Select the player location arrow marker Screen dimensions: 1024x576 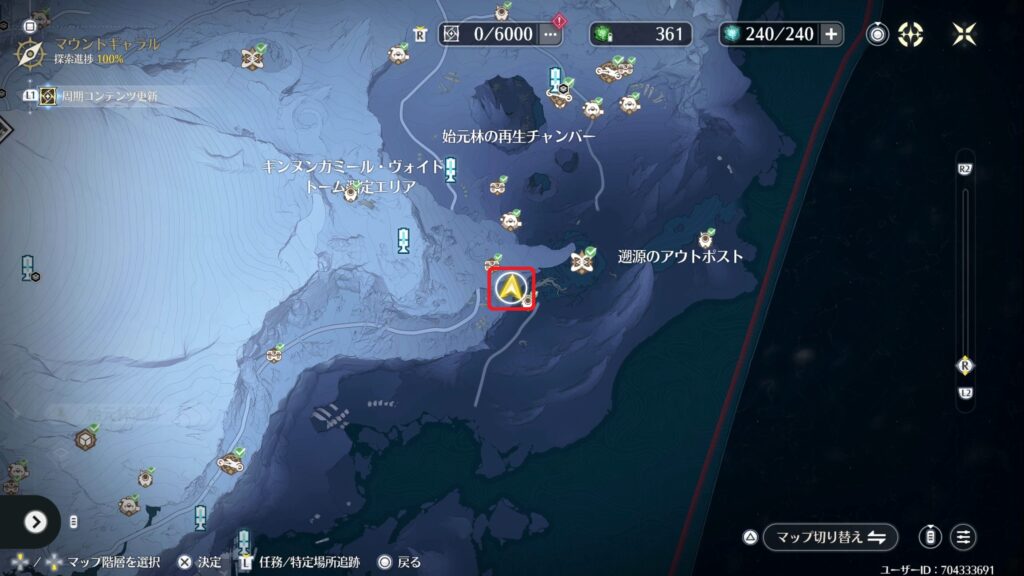(512, 290)
